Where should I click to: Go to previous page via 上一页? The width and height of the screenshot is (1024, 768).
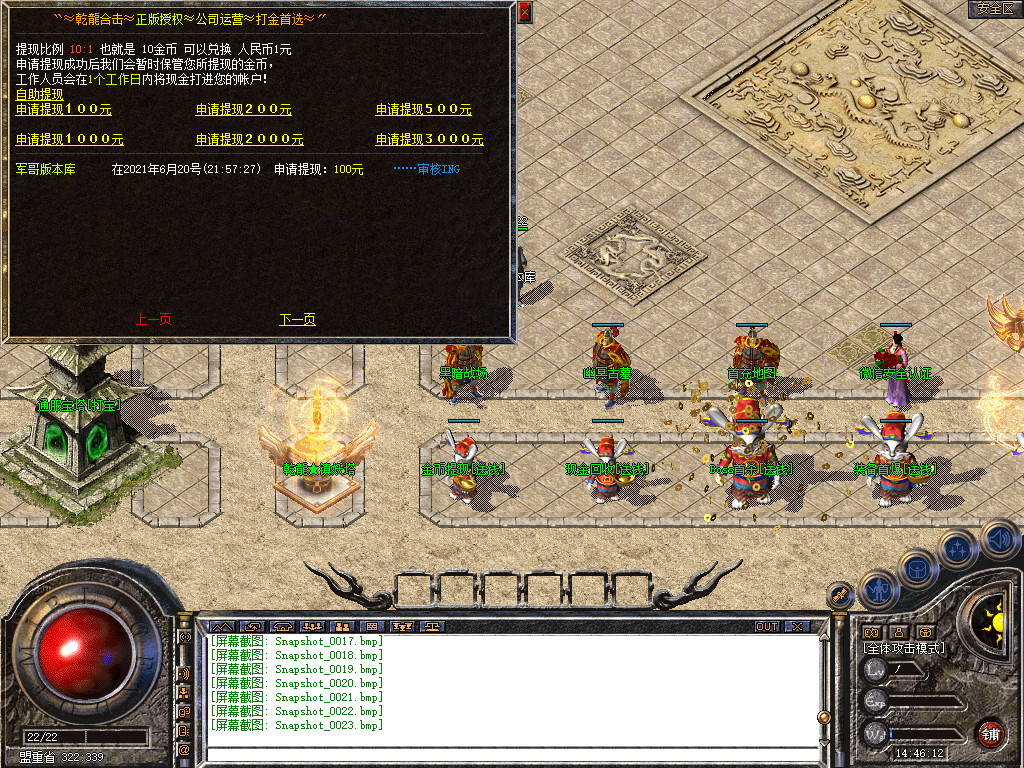153,320
